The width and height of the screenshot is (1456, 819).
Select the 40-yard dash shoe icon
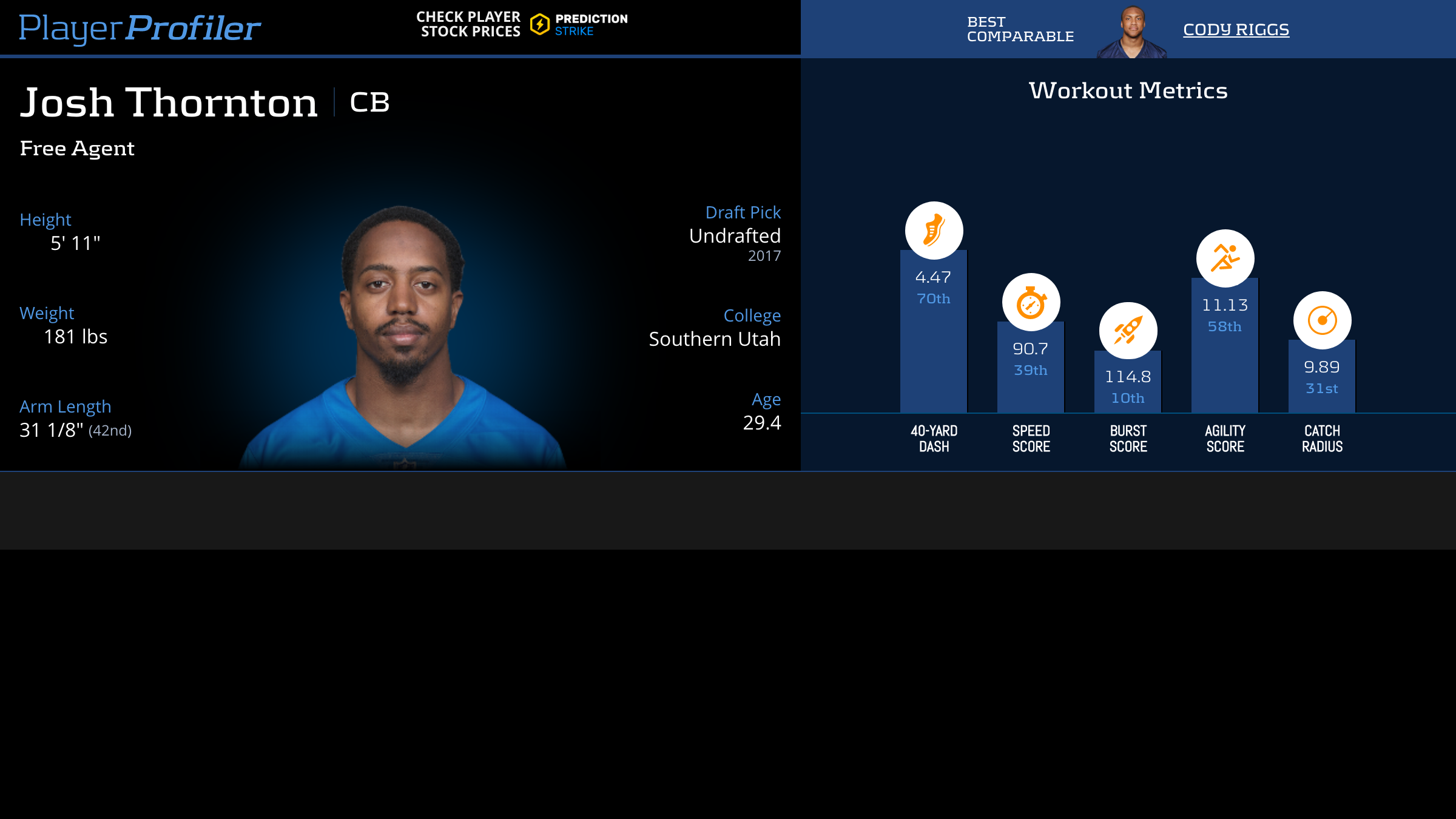point(934,231)
